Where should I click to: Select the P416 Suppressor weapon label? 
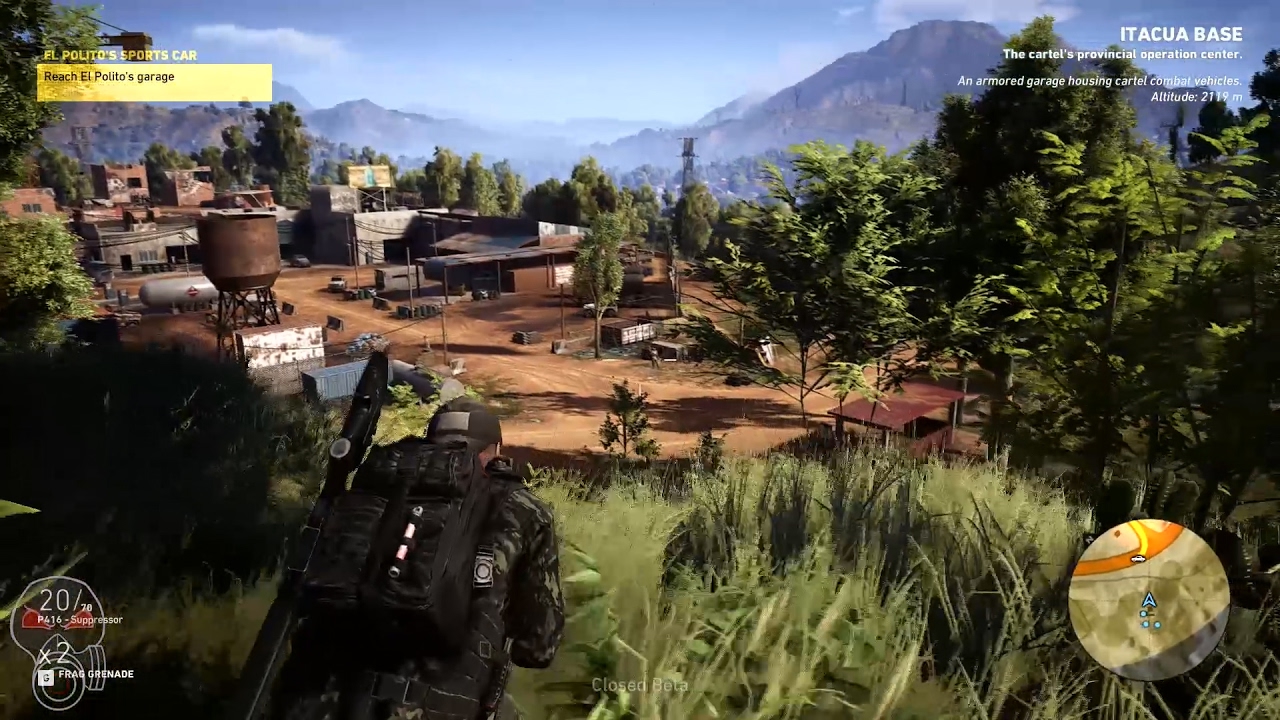pos(79,620)
